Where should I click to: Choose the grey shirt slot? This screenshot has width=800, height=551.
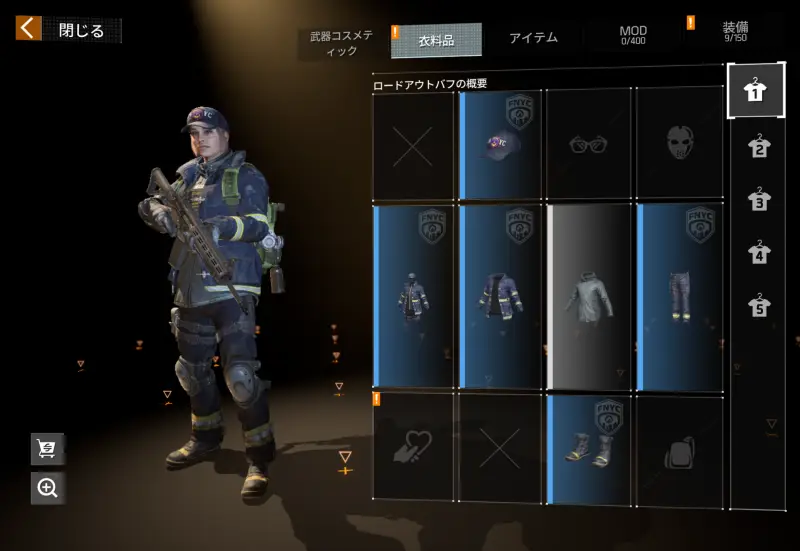(589, 296)
